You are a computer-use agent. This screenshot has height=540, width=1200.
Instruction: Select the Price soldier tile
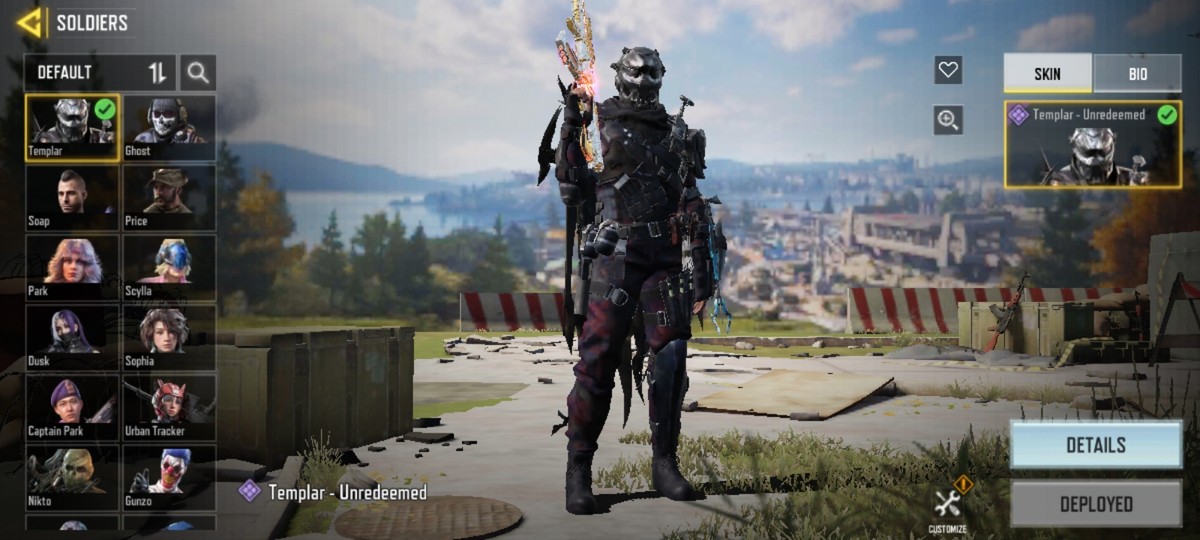click(169, 197)
